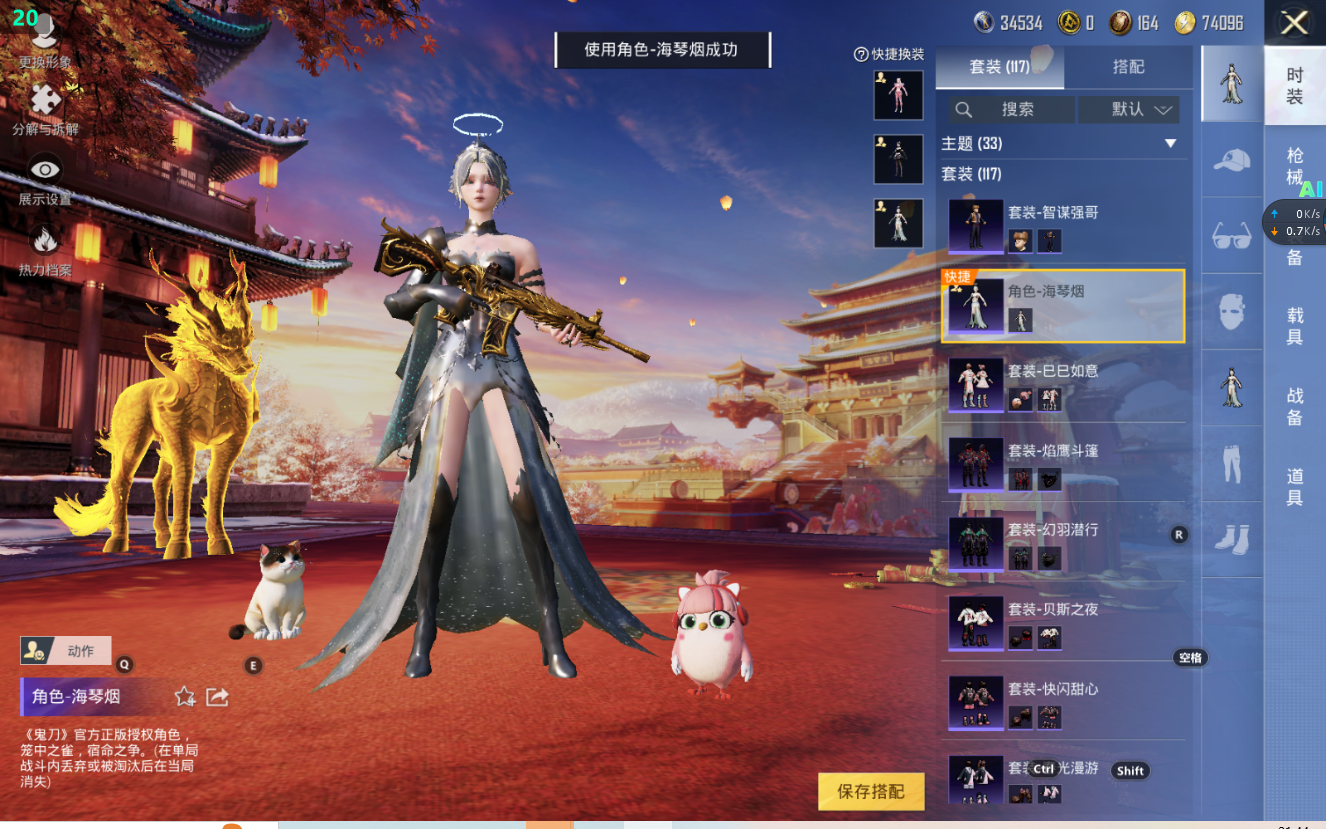Screen dimensions: 1326x829
Task: Filter by the cap headwear icon
Action: click(1232, 160)
